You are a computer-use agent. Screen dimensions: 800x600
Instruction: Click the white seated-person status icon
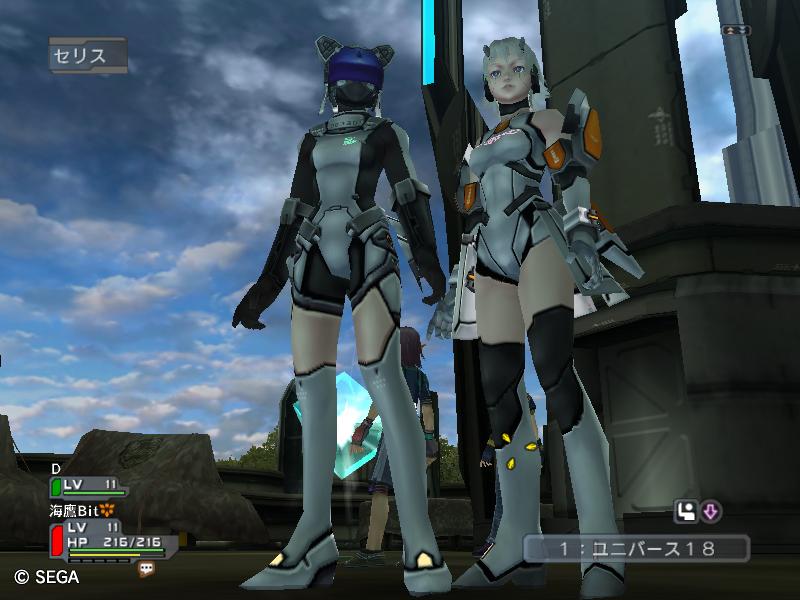click(x=686, y=513)
